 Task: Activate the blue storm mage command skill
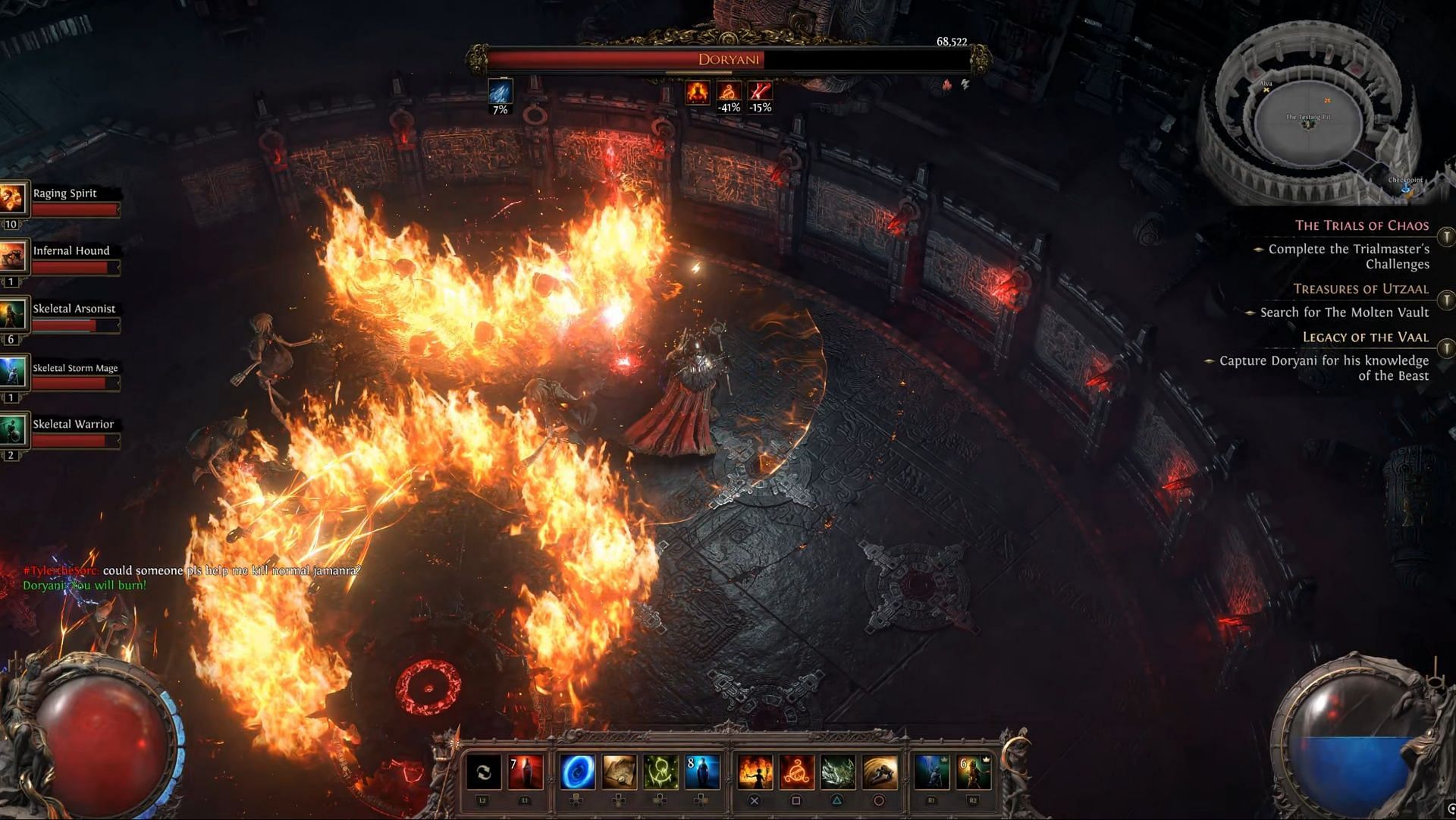pyautogui.click(x=931, y=773)
